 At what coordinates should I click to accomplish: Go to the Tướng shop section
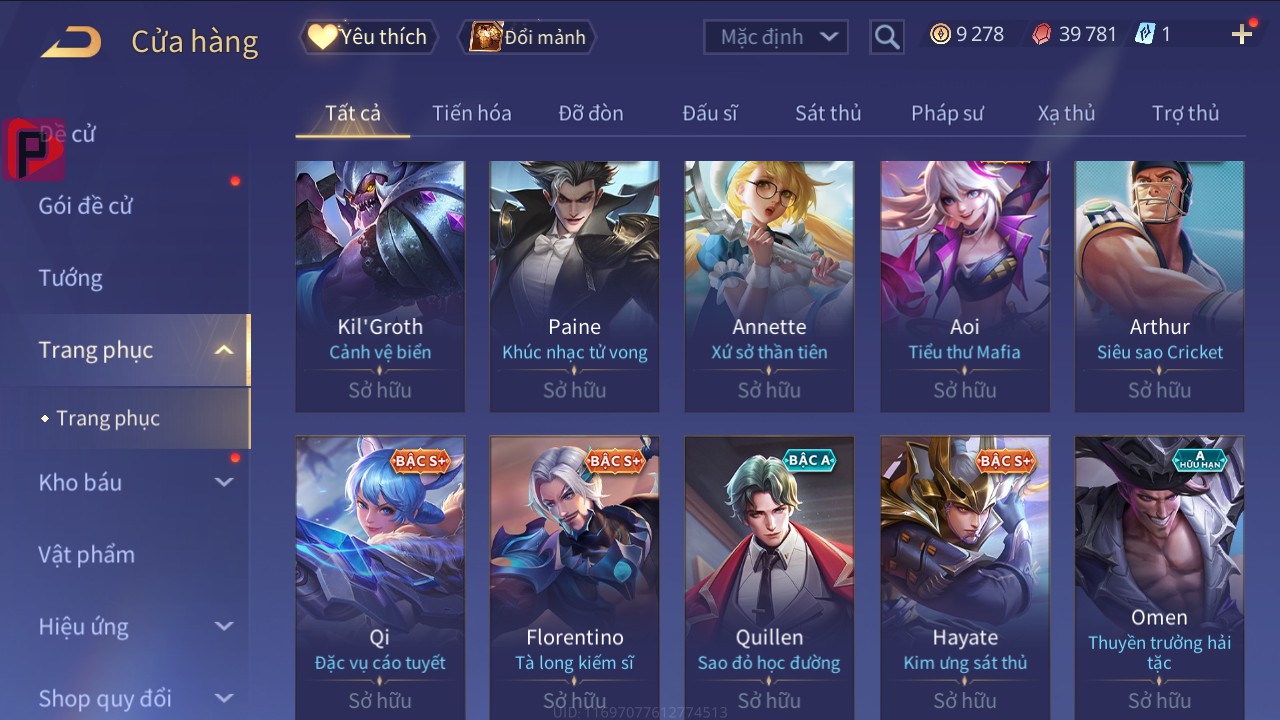coord(71,278)
